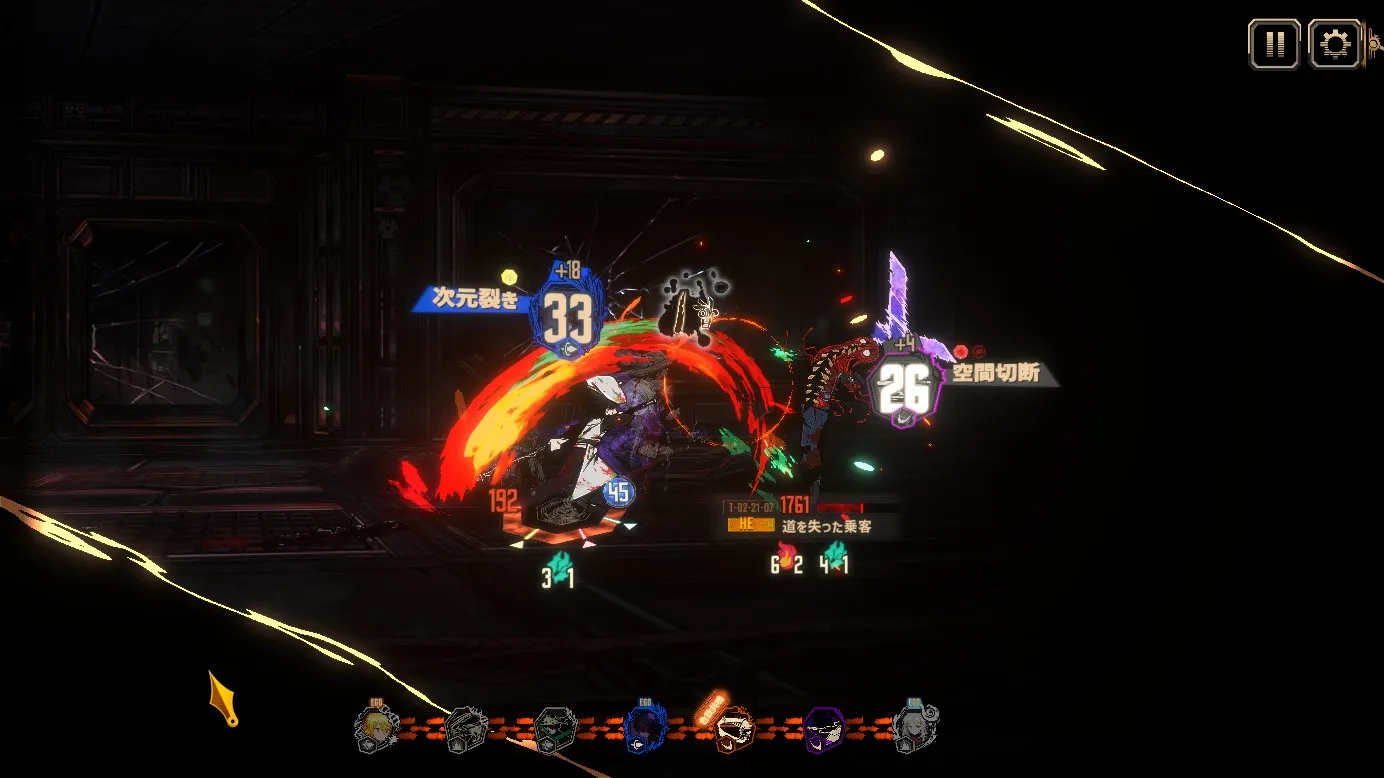Viewport: 1384px width, 778px height.
Task: Select the green-cloaked sinner portrait
Action: click(554, 730)
